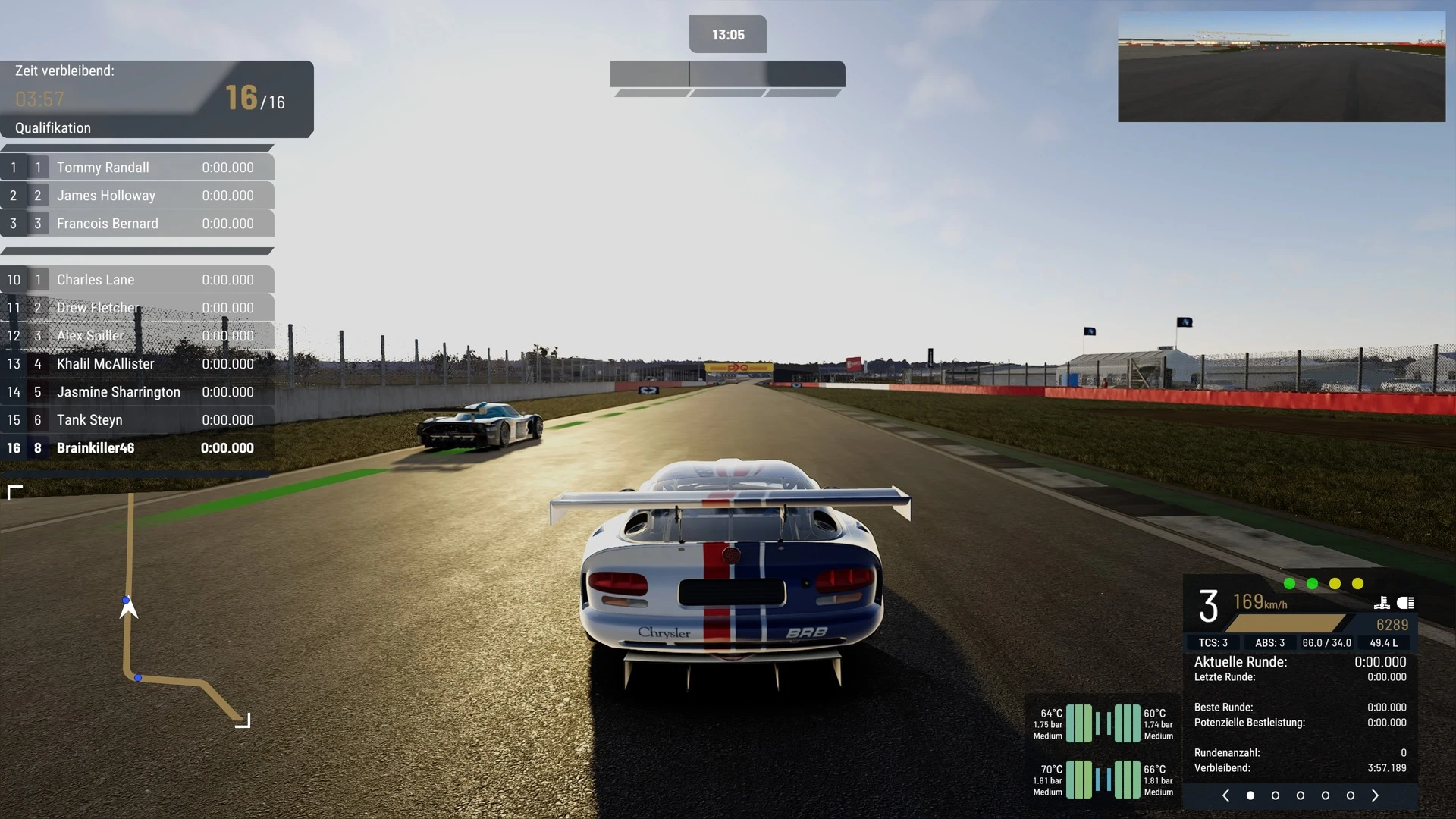Choose Francois Bernard in the standings
1456x819 pixels.
(137, 224)
